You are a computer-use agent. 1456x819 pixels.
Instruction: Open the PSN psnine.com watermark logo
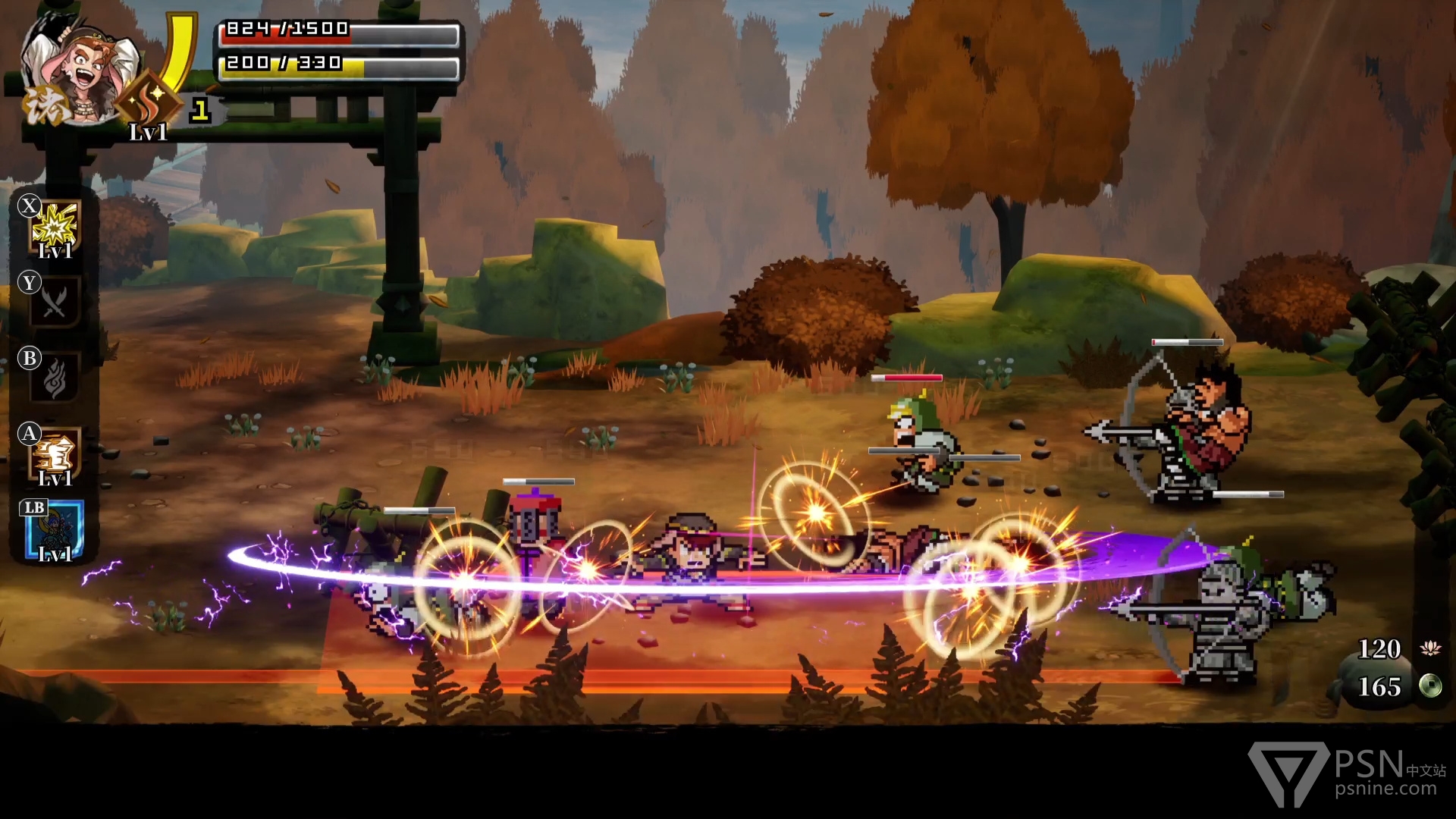tap(1347, 774)
